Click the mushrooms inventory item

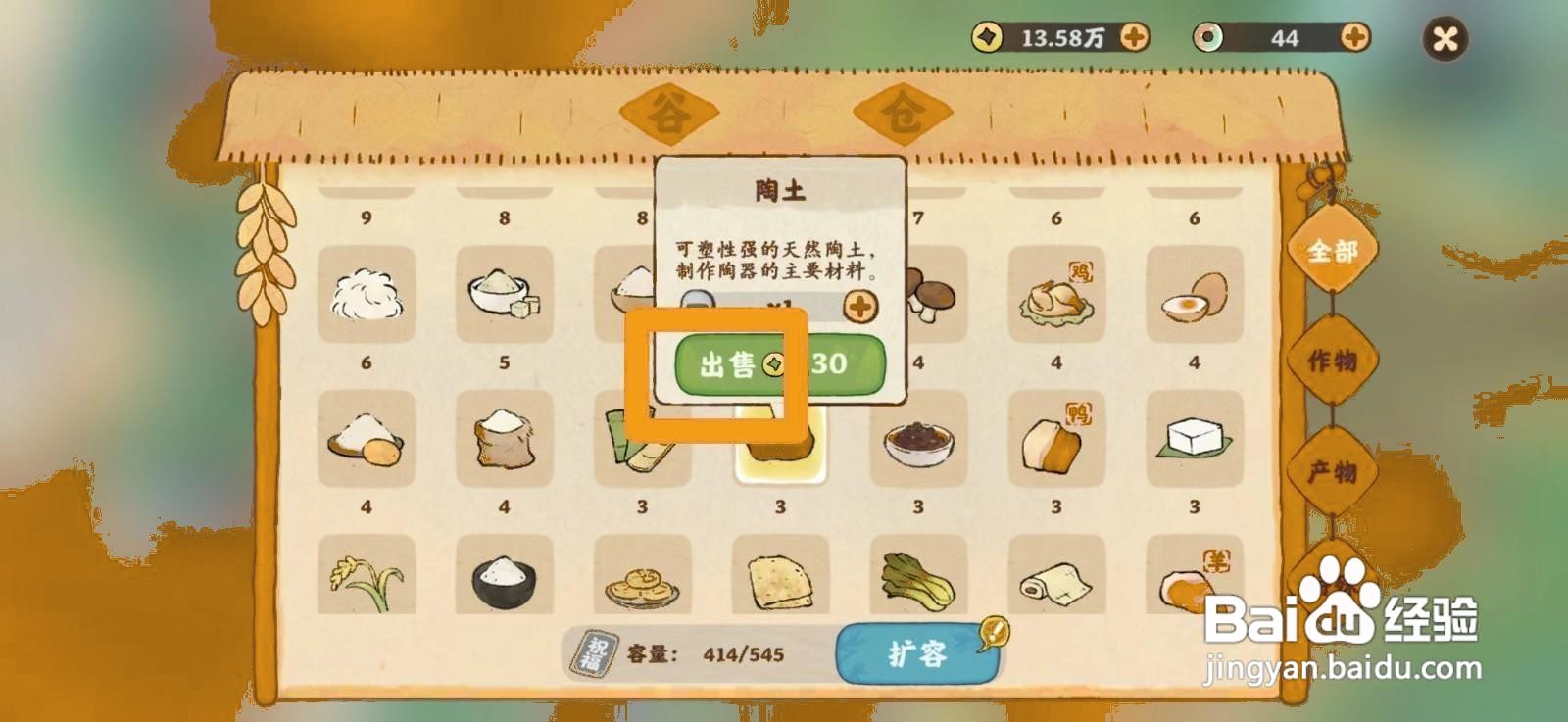pos(930,296)
